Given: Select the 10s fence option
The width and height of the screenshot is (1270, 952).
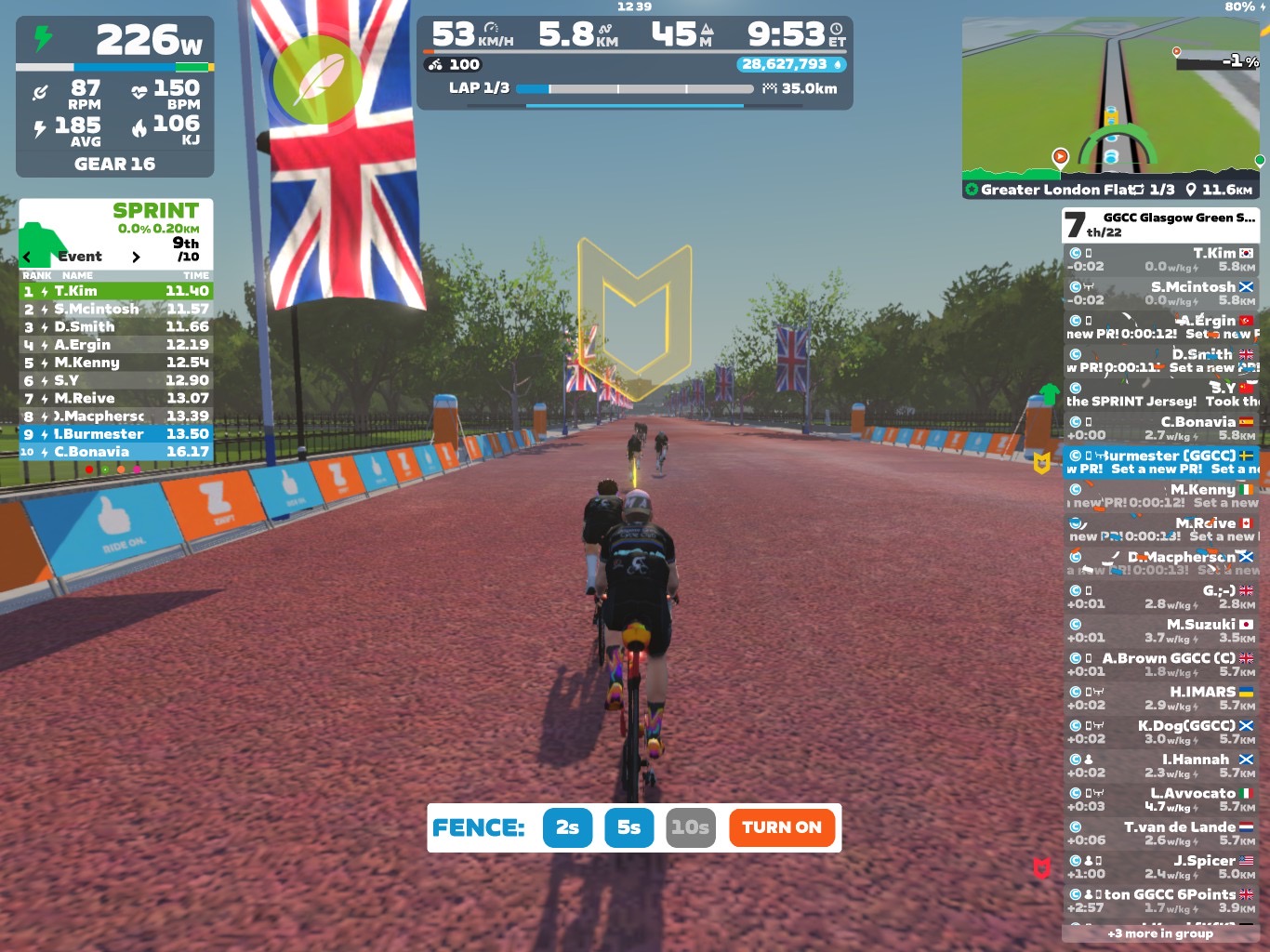Looking at the screenshot, I should click(x=690, y=827).
